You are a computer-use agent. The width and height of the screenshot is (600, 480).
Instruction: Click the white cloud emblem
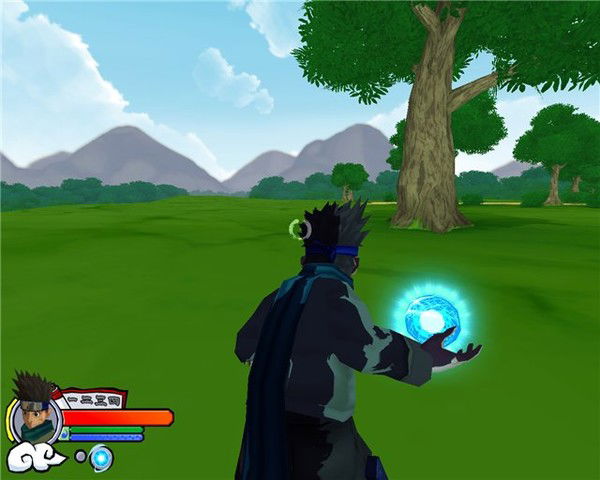[x=36, y=458]
